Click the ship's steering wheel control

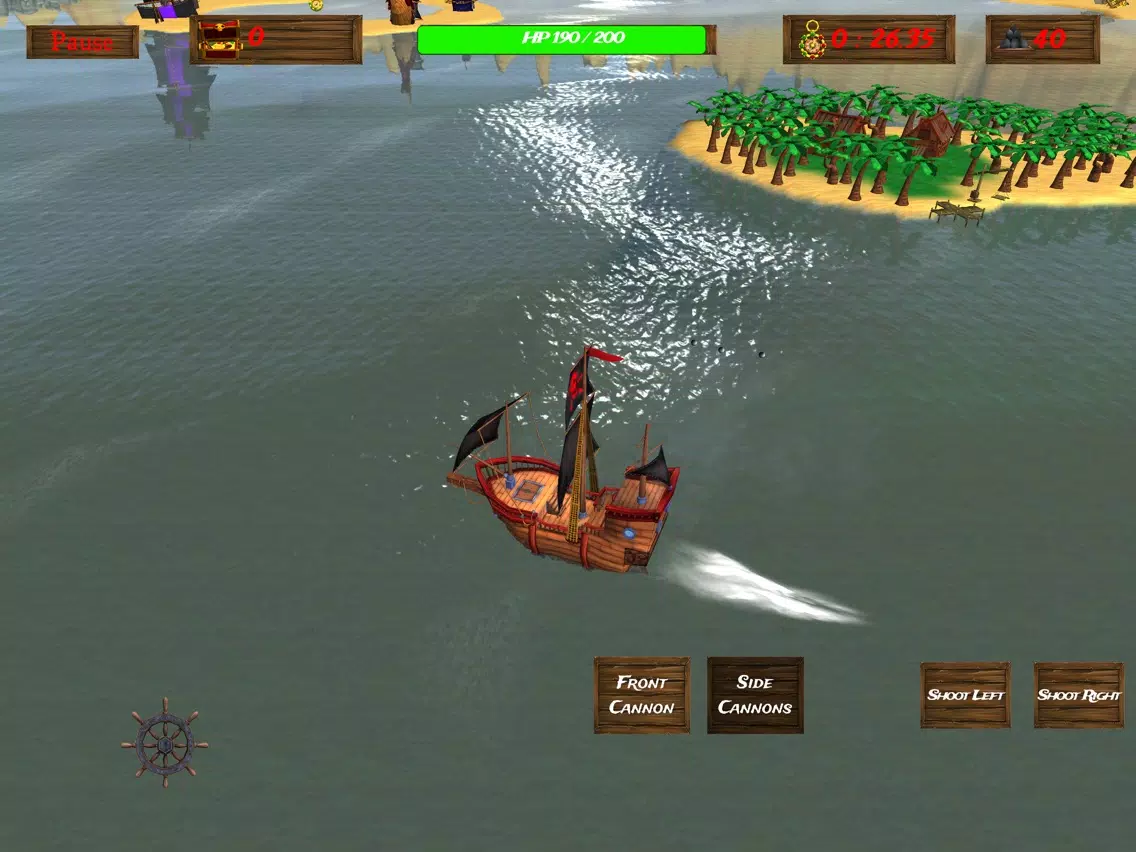click(165, 743)
